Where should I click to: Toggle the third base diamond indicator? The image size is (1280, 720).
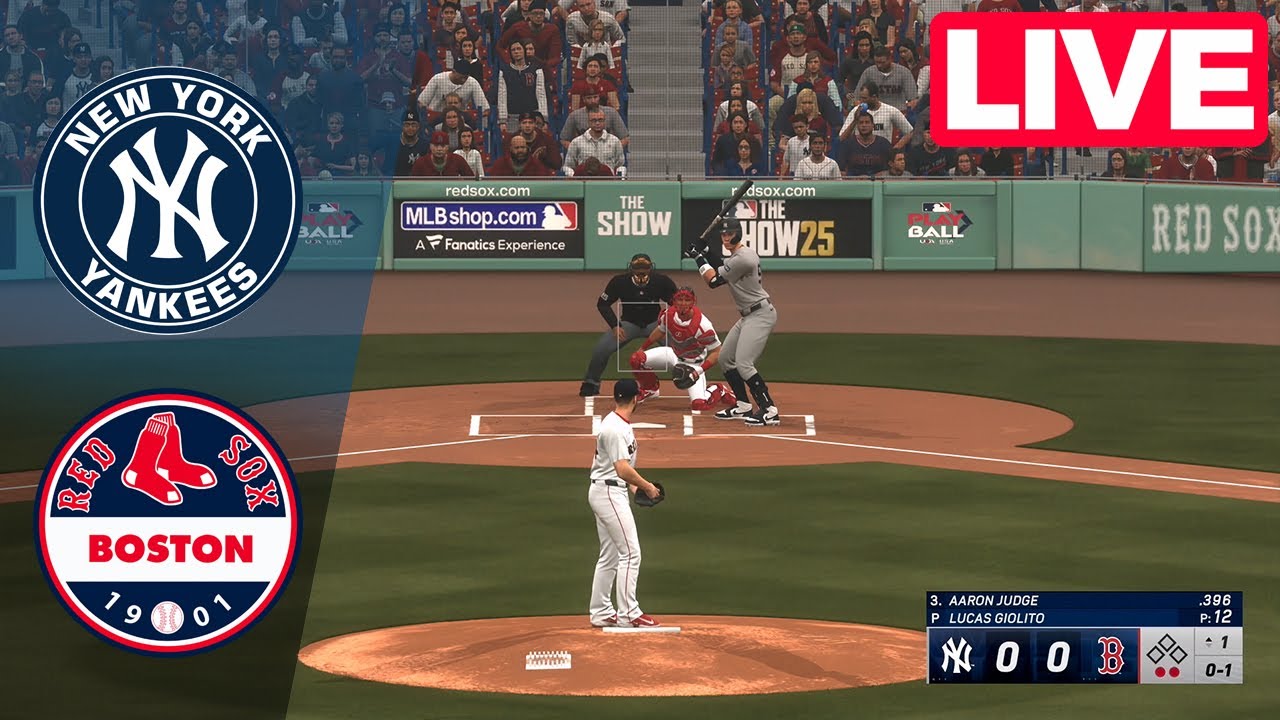[x=1155, y=654]
